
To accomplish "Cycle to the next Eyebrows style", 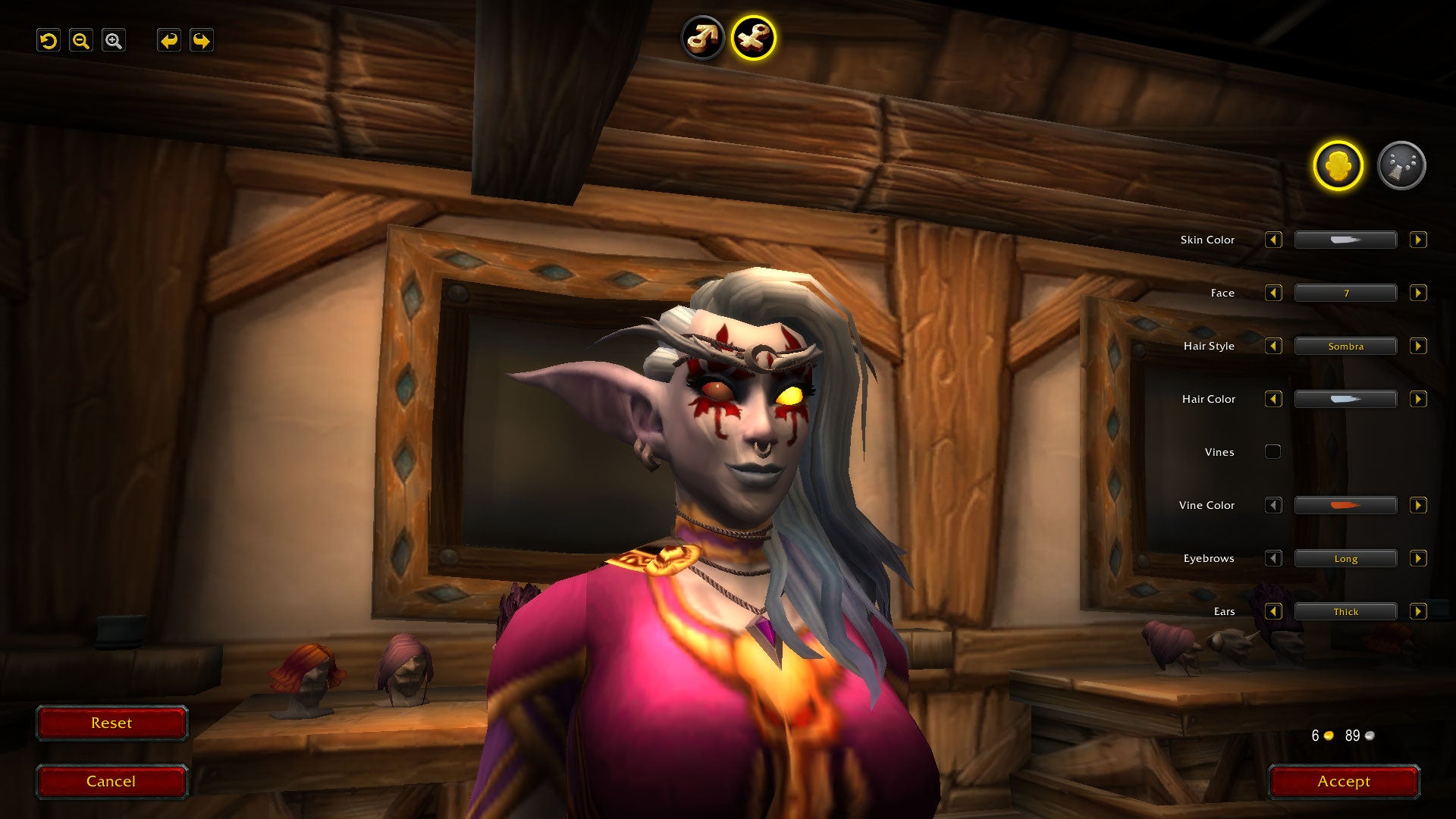I will click(x=1417, y=558).
